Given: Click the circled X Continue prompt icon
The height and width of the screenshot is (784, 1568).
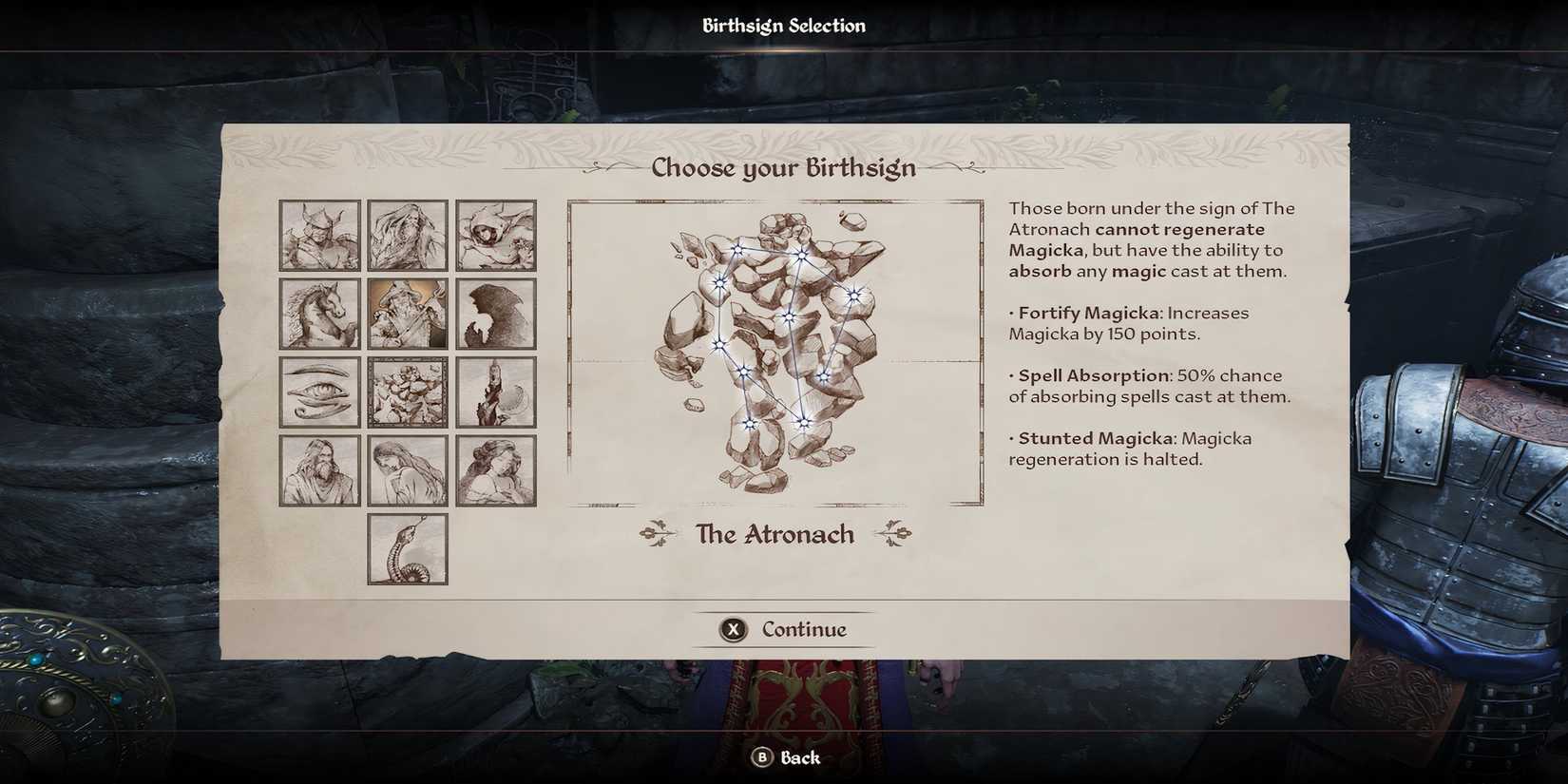Looking at the screenshot, I should point(732,629).
